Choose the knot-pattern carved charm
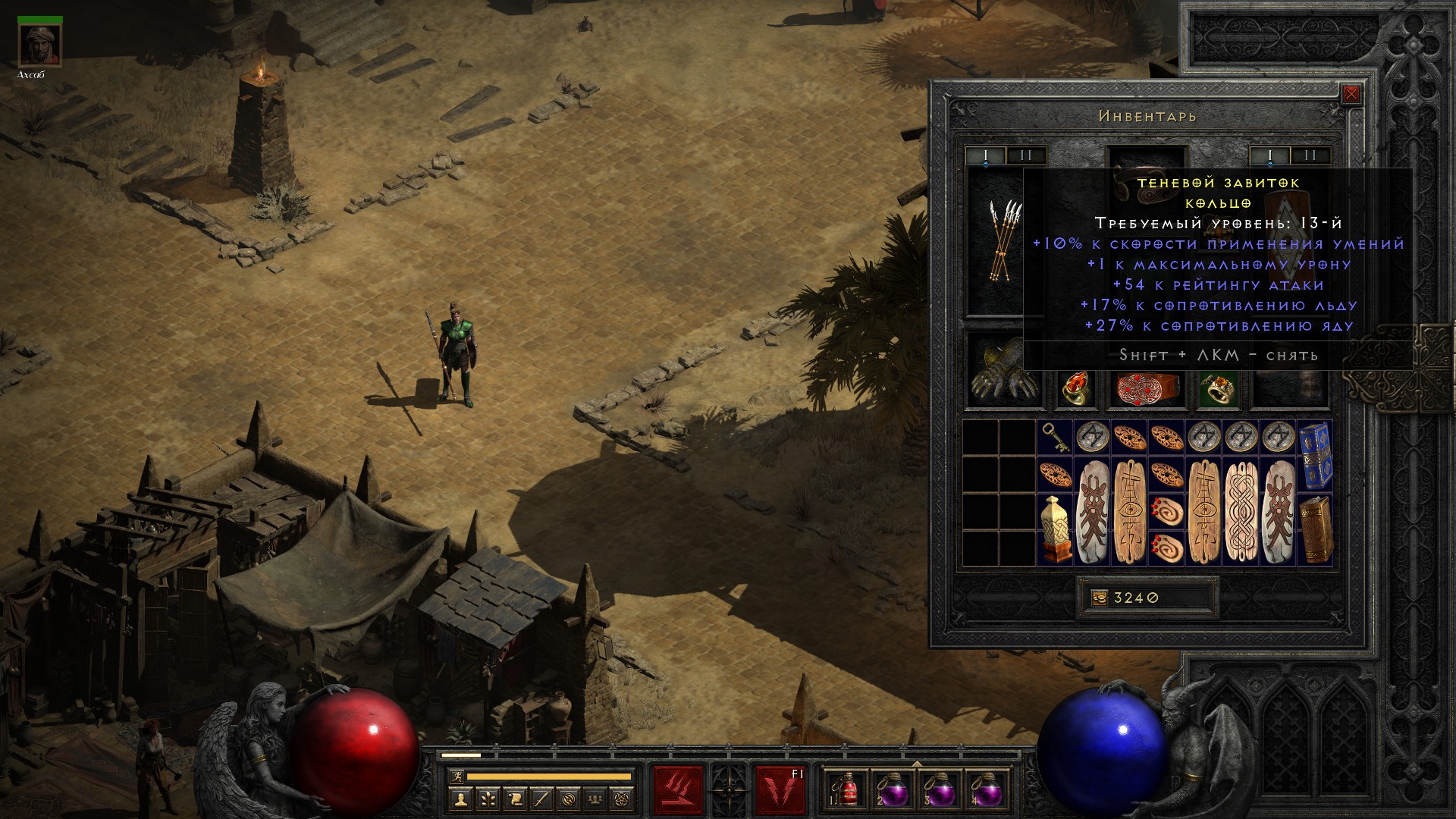Image resolution: width=1456 pixels, height=819 pixels. point(1241,510)
